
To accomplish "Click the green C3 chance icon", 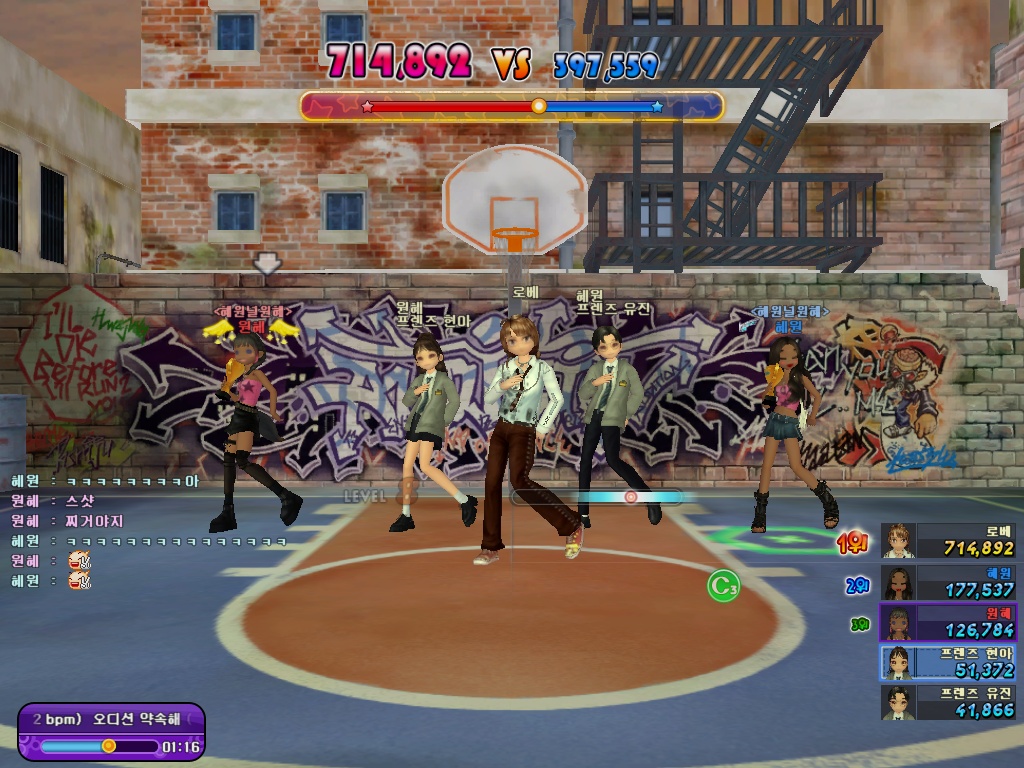I will (723, 586).
